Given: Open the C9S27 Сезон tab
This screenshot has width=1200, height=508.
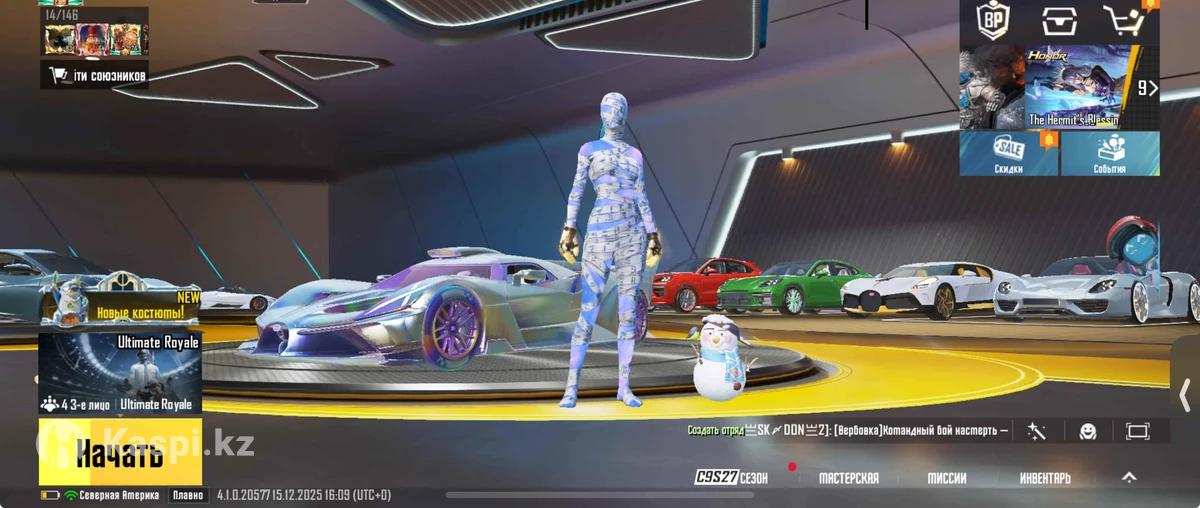Looking at the screenshot, I should (732, 478).
